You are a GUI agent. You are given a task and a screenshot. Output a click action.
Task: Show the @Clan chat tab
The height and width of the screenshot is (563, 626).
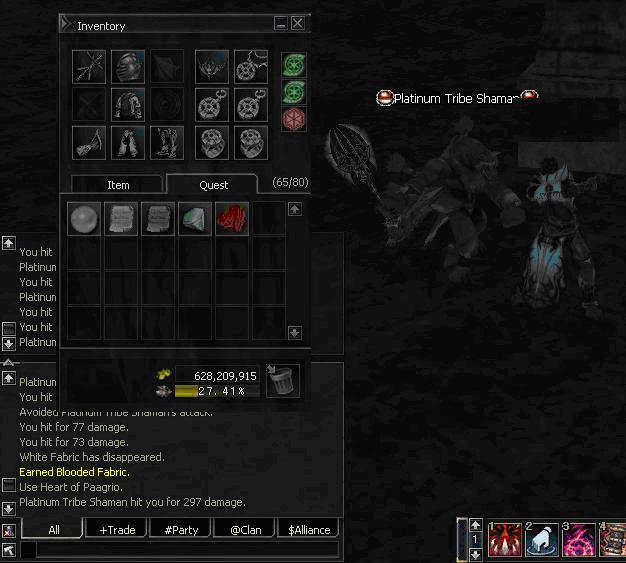[244, 529]
